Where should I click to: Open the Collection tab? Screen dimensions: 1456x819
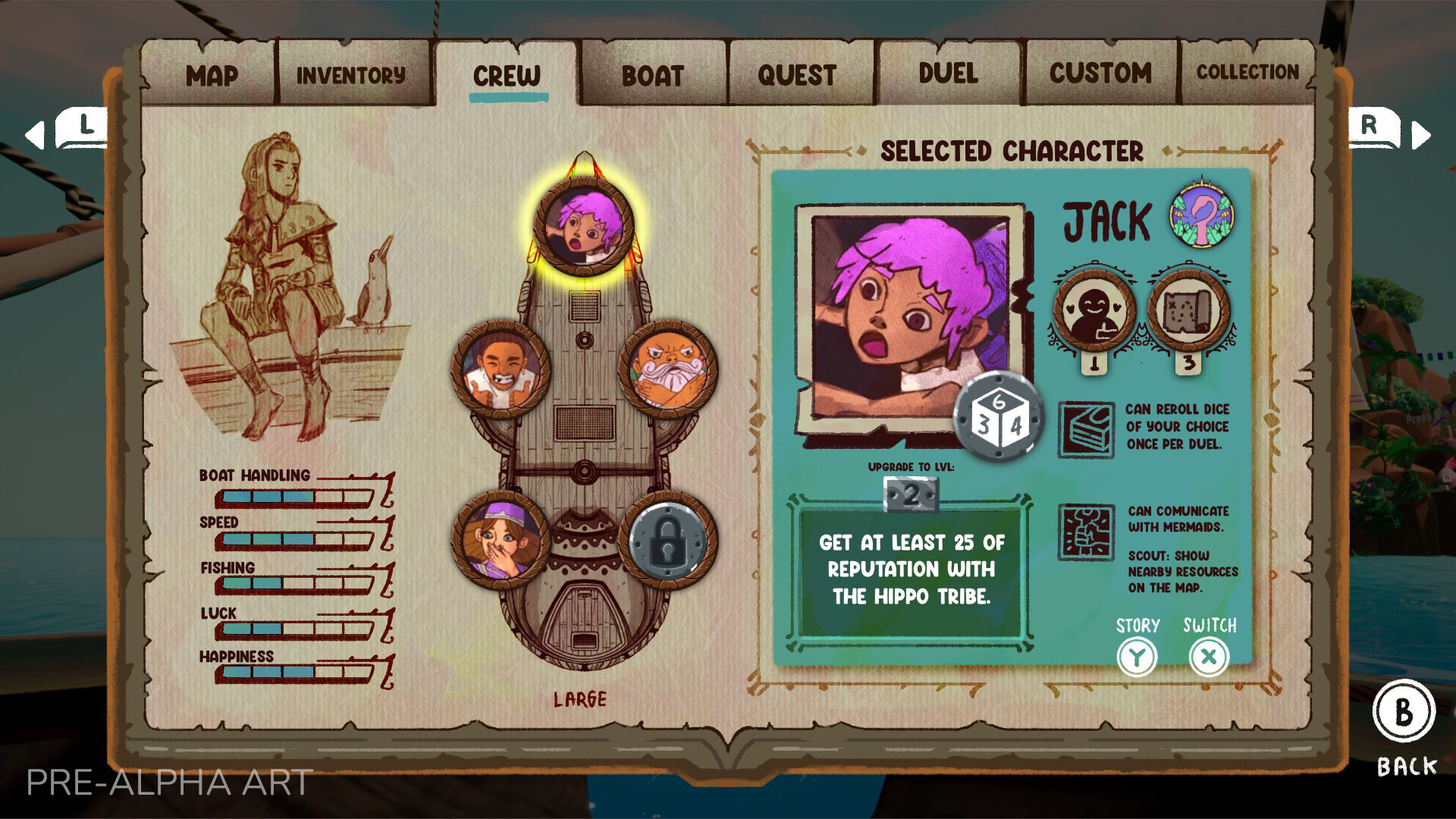point(1248,72)
